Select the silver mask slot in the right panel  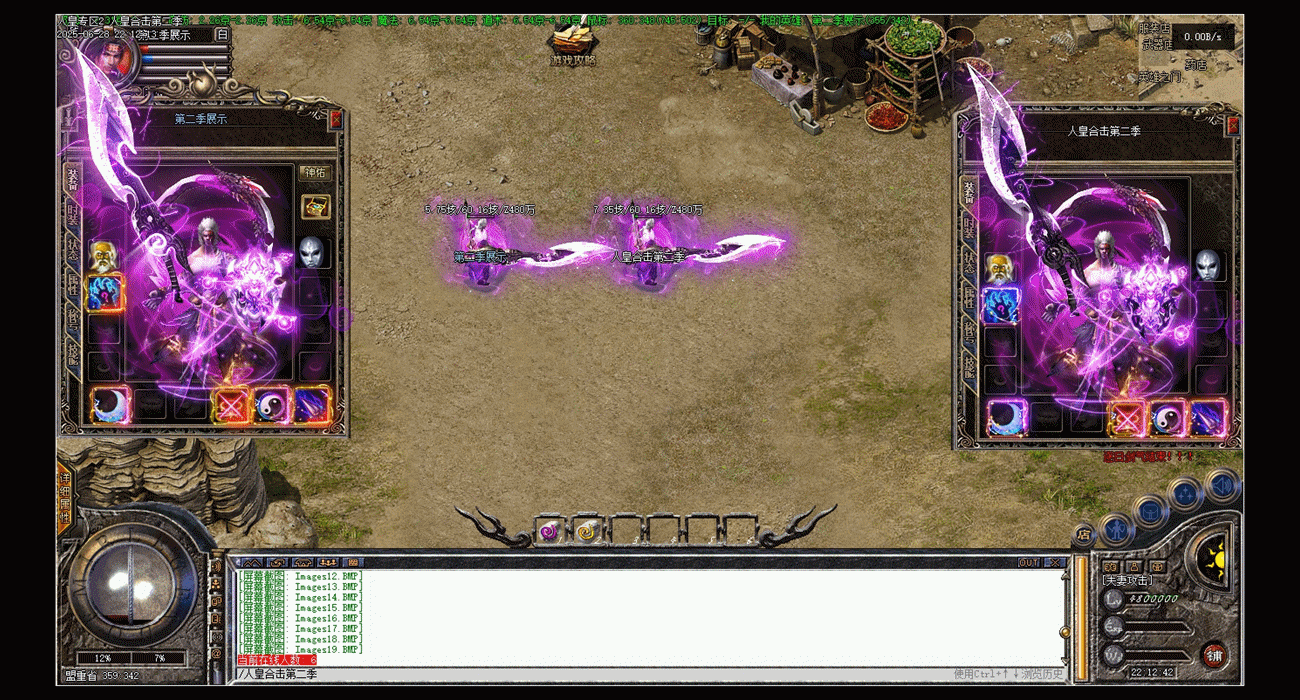point(1207,265)
